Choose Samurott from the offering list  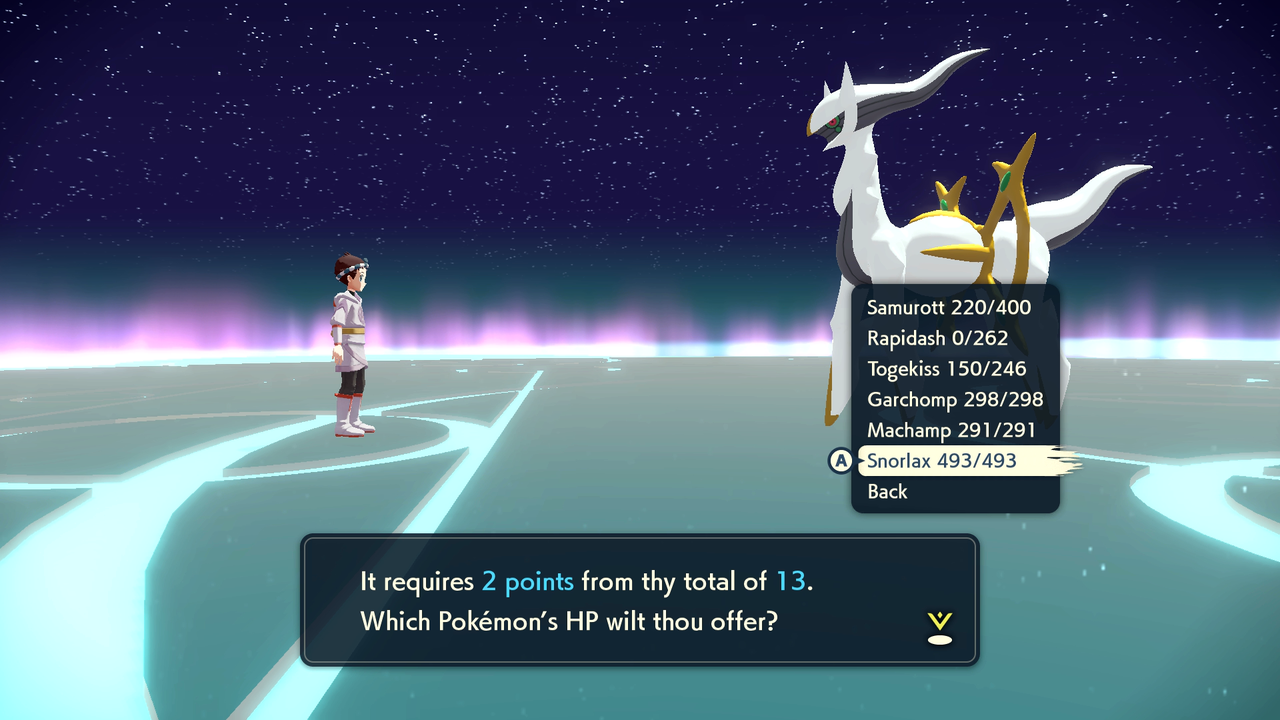[948, 308]
